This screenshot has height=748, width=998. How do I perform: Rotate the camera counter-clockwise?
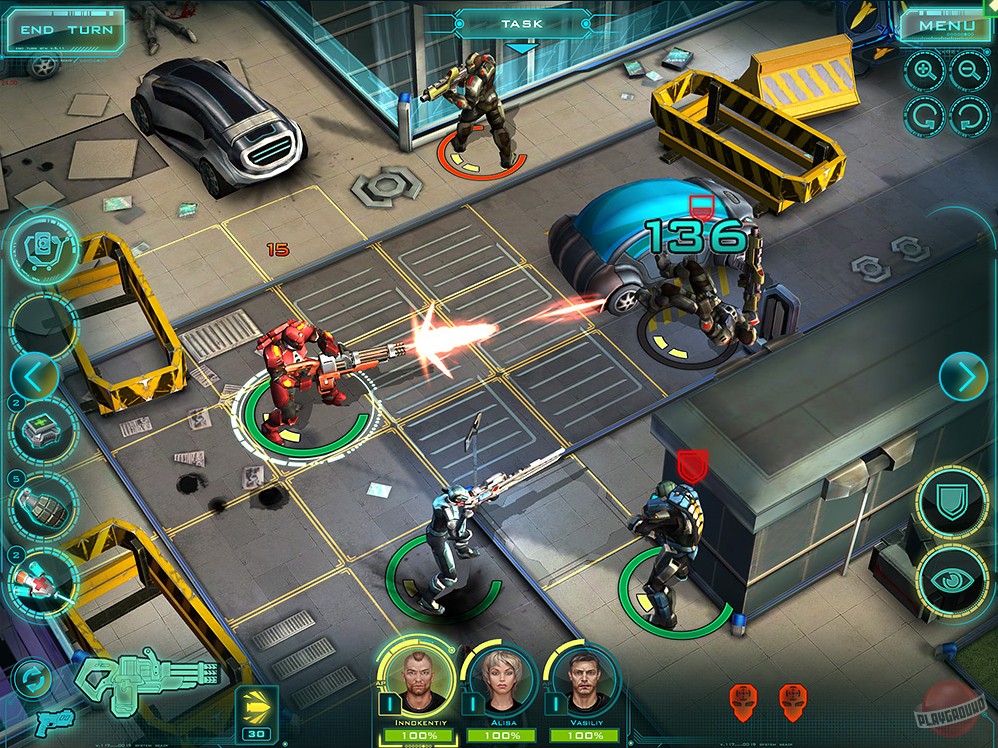click(923, 115)
